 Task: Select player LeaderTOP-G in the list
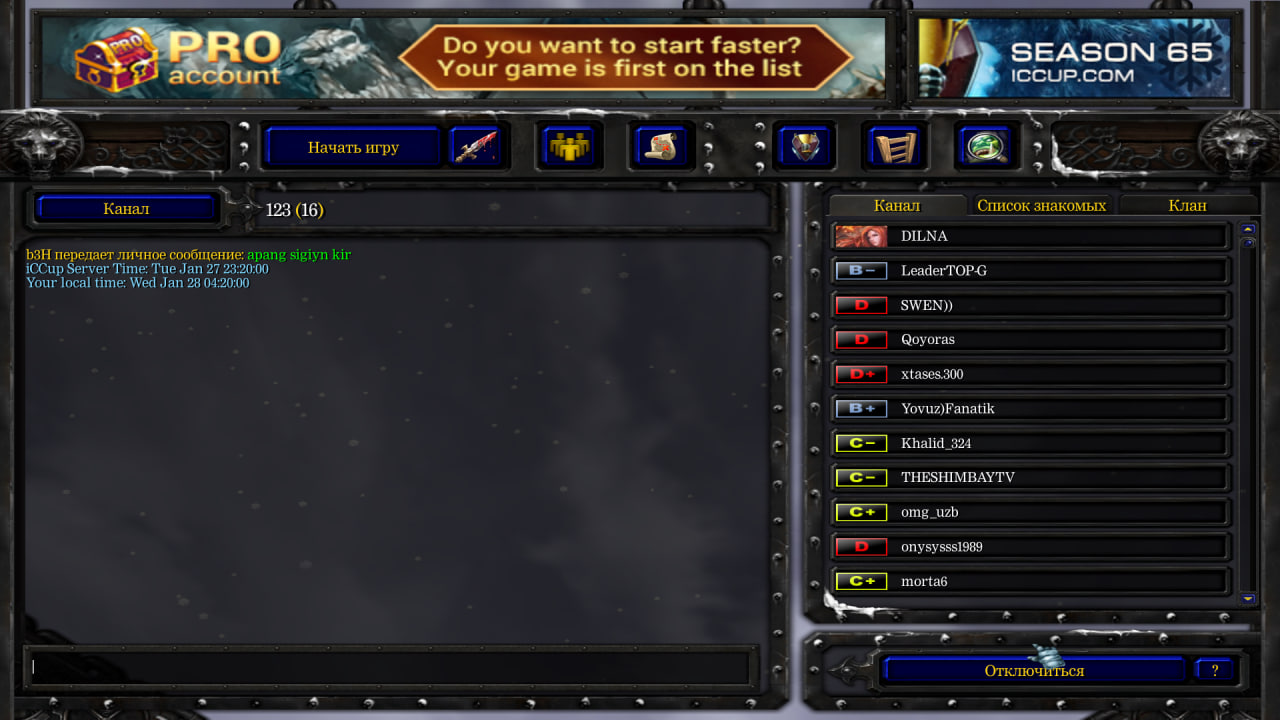1030,271
